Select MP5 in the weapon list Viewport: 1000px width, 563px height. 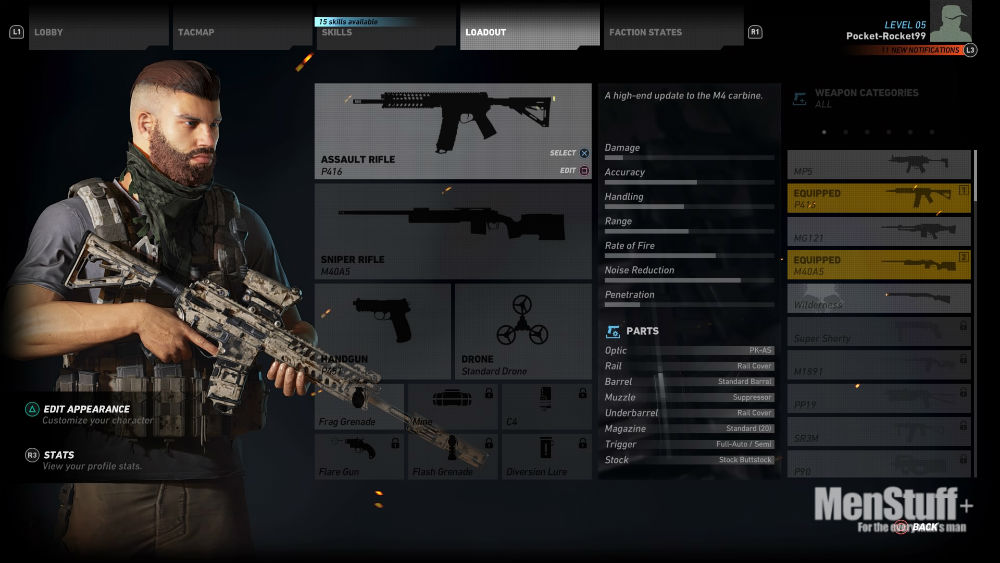878,164
